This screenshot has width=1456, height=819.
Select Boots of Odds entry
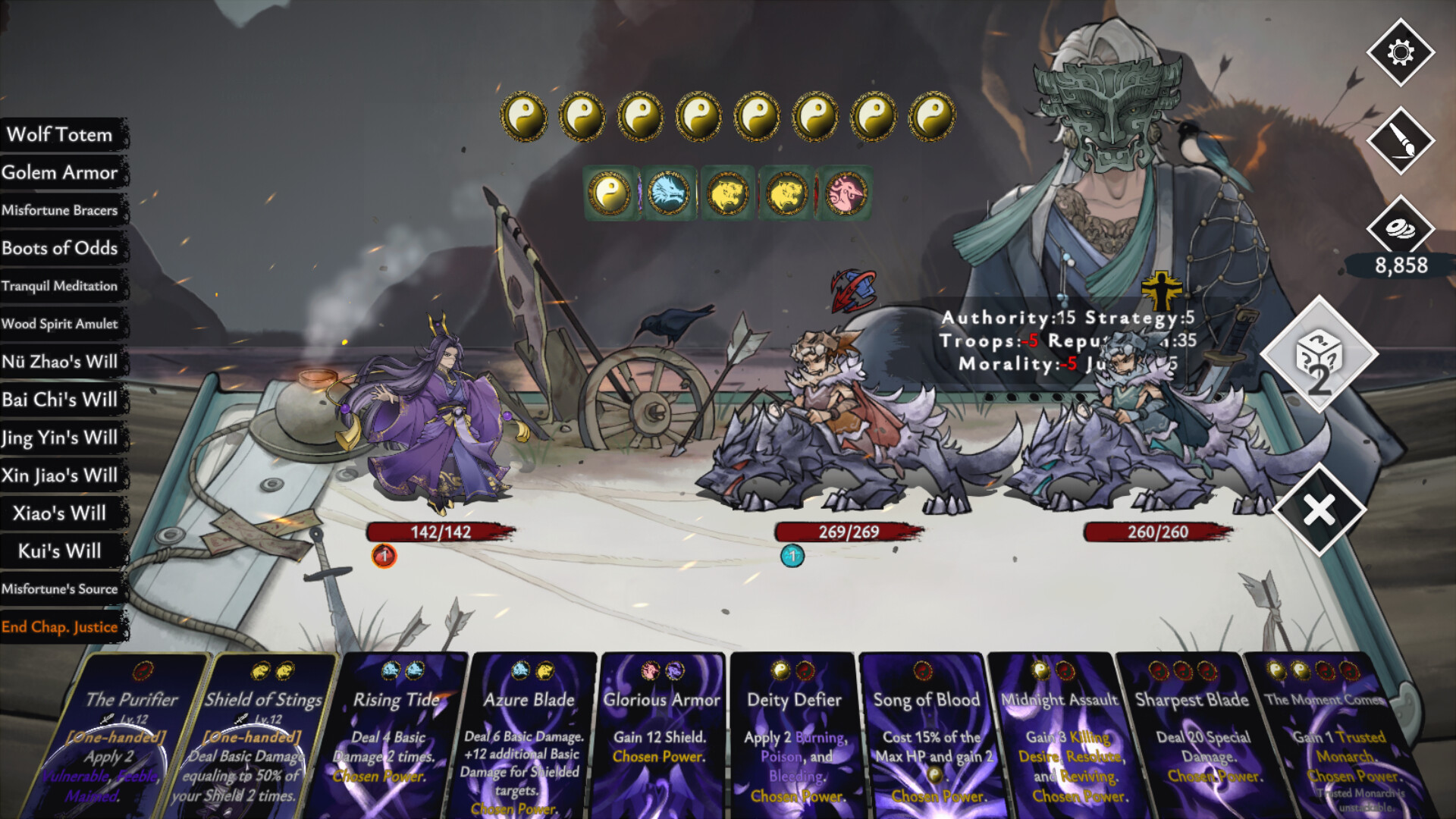[x=60, y=248]
